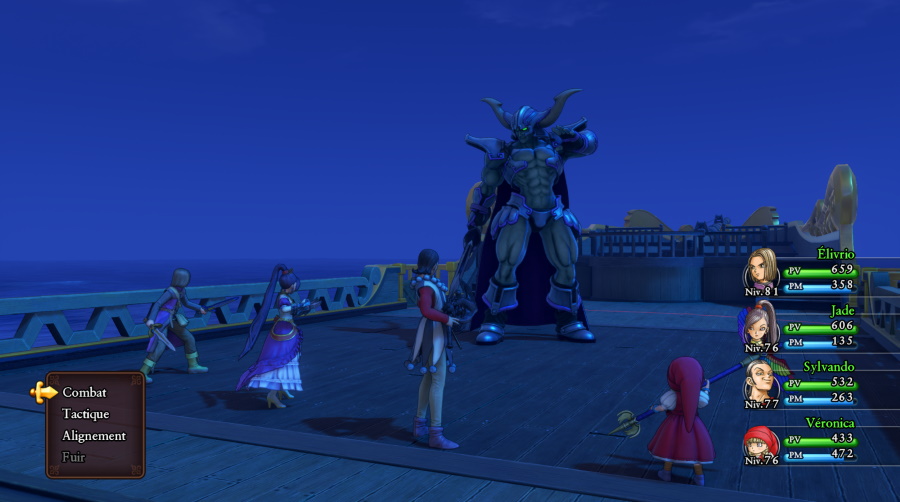Viewport: 900px width, 502px height.
Task: Select Combat in the battle menu
Action: pyautogui.click(x=84, y=392)
